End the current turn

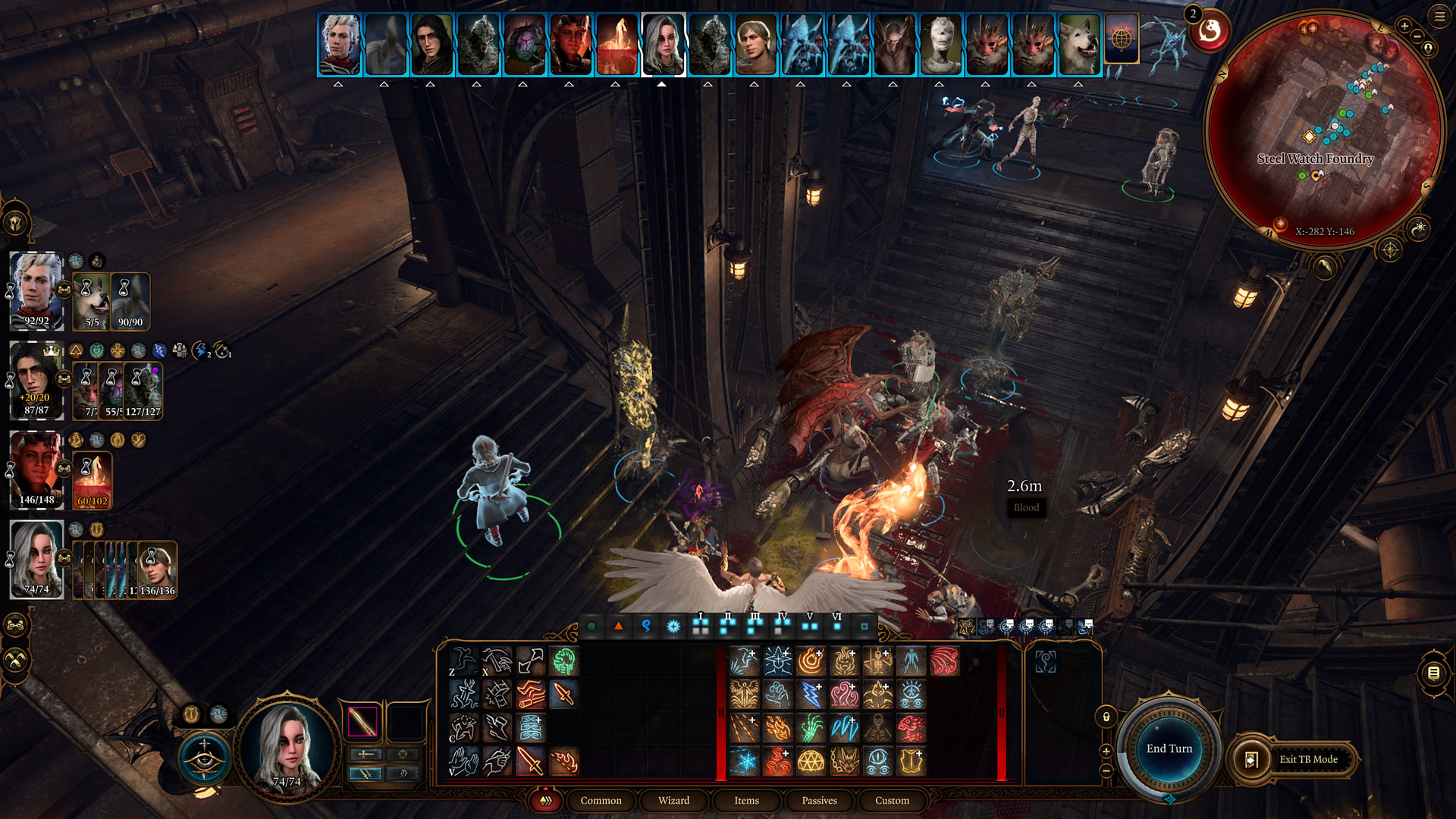(1169, 749)
